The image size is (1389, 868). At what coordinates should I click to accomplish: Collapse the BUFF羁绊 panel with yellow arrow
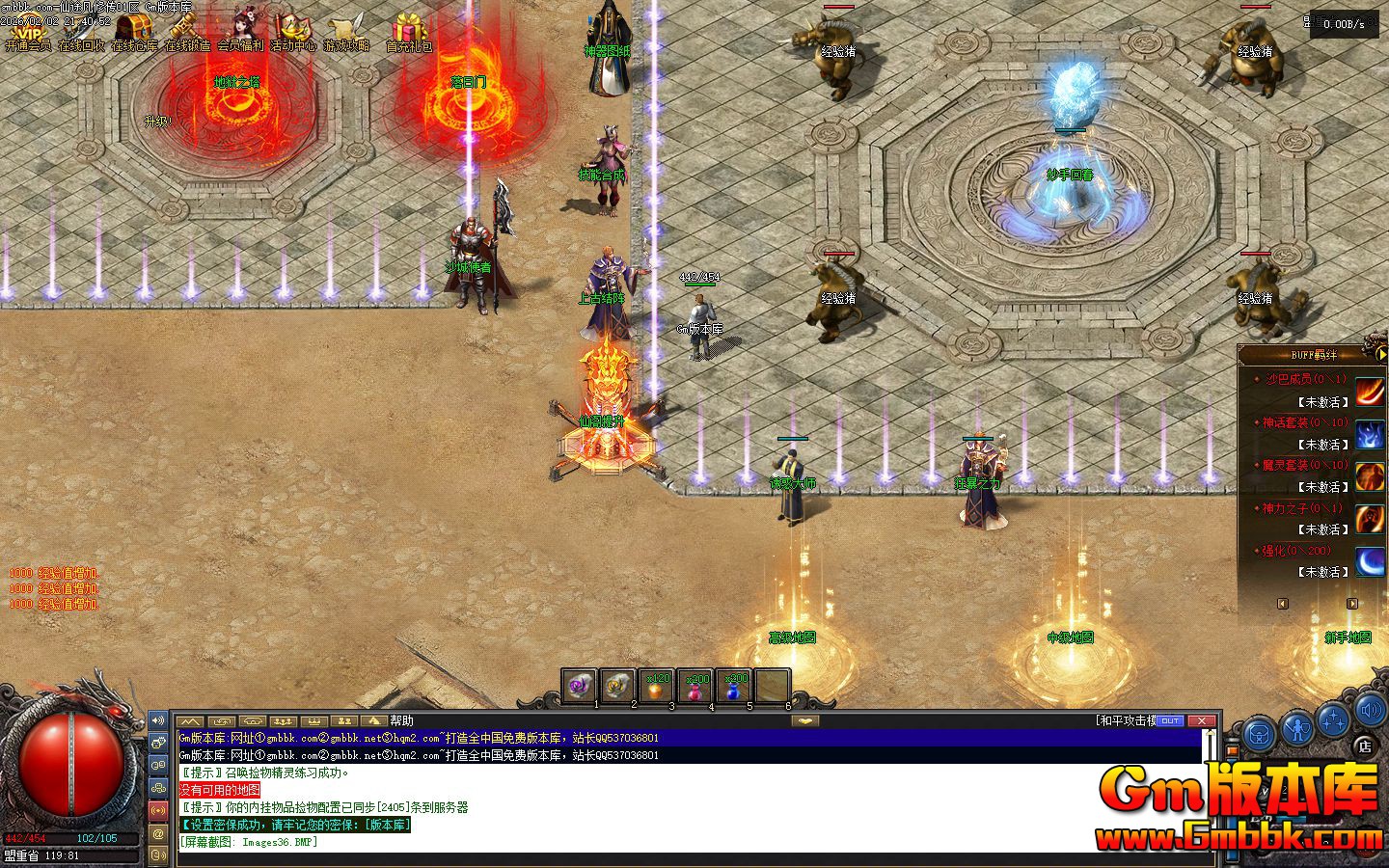point(1381,354)
